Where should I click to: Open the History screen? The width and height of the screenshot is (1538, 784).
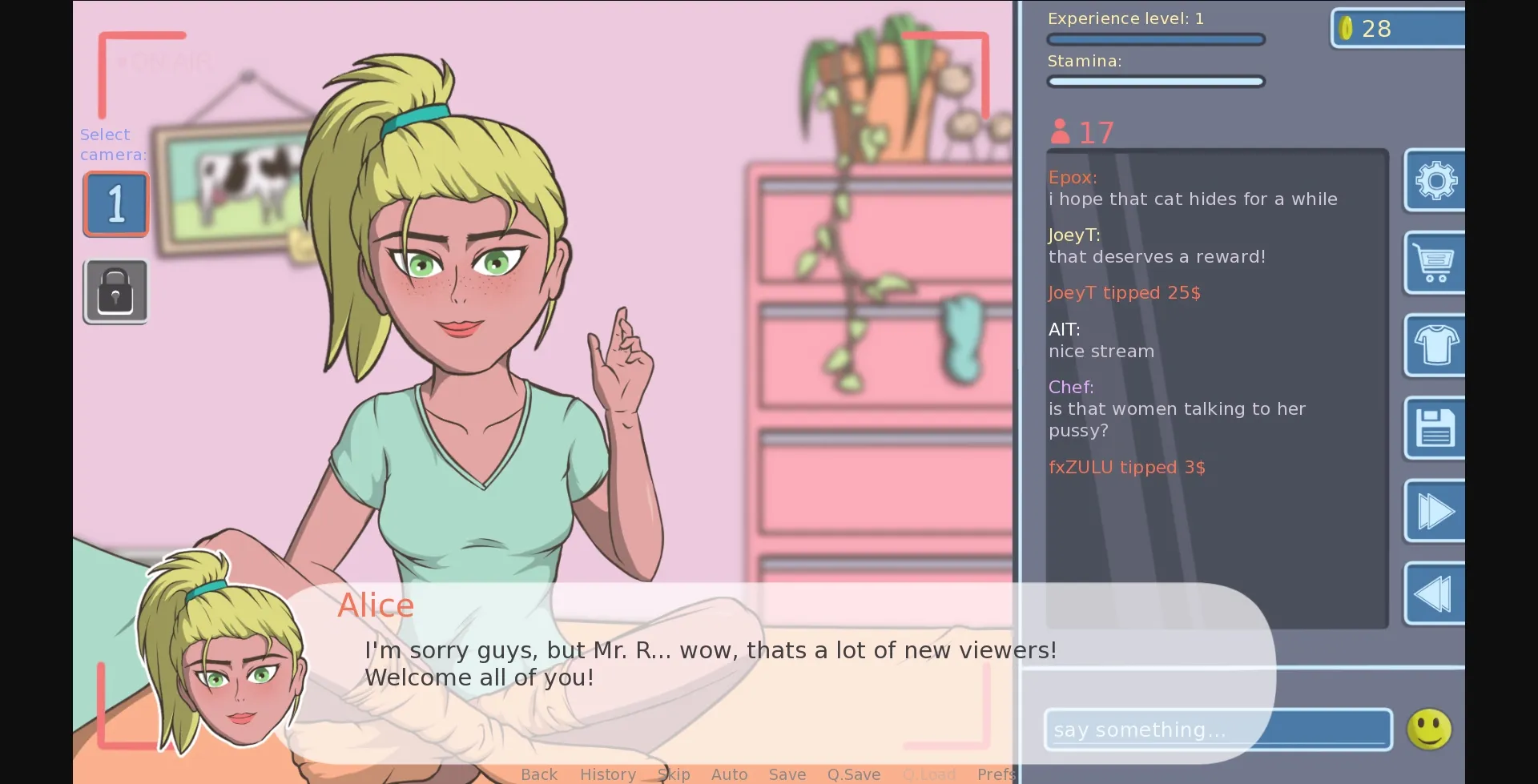(608, 774)
